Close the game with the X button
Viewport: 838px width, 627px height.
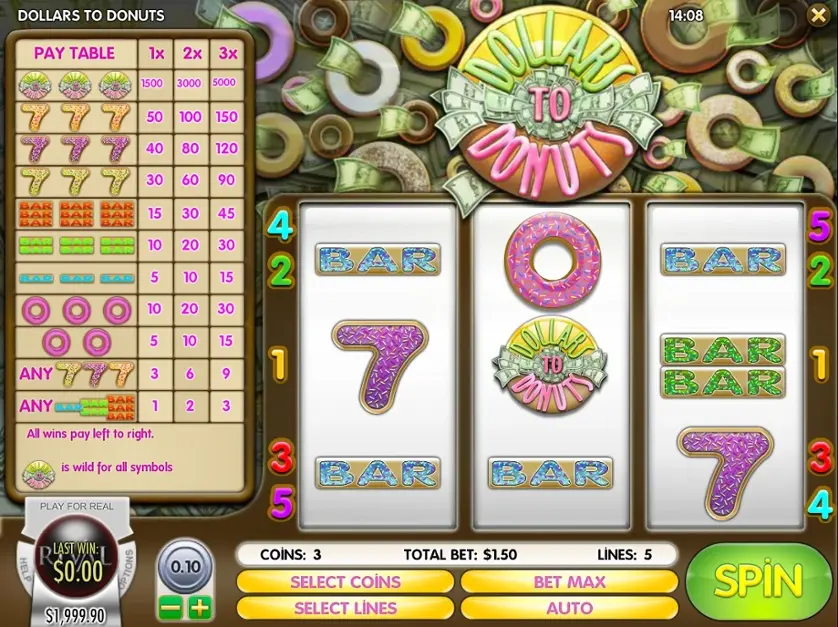pyautogui.click(x=817, y=16)
